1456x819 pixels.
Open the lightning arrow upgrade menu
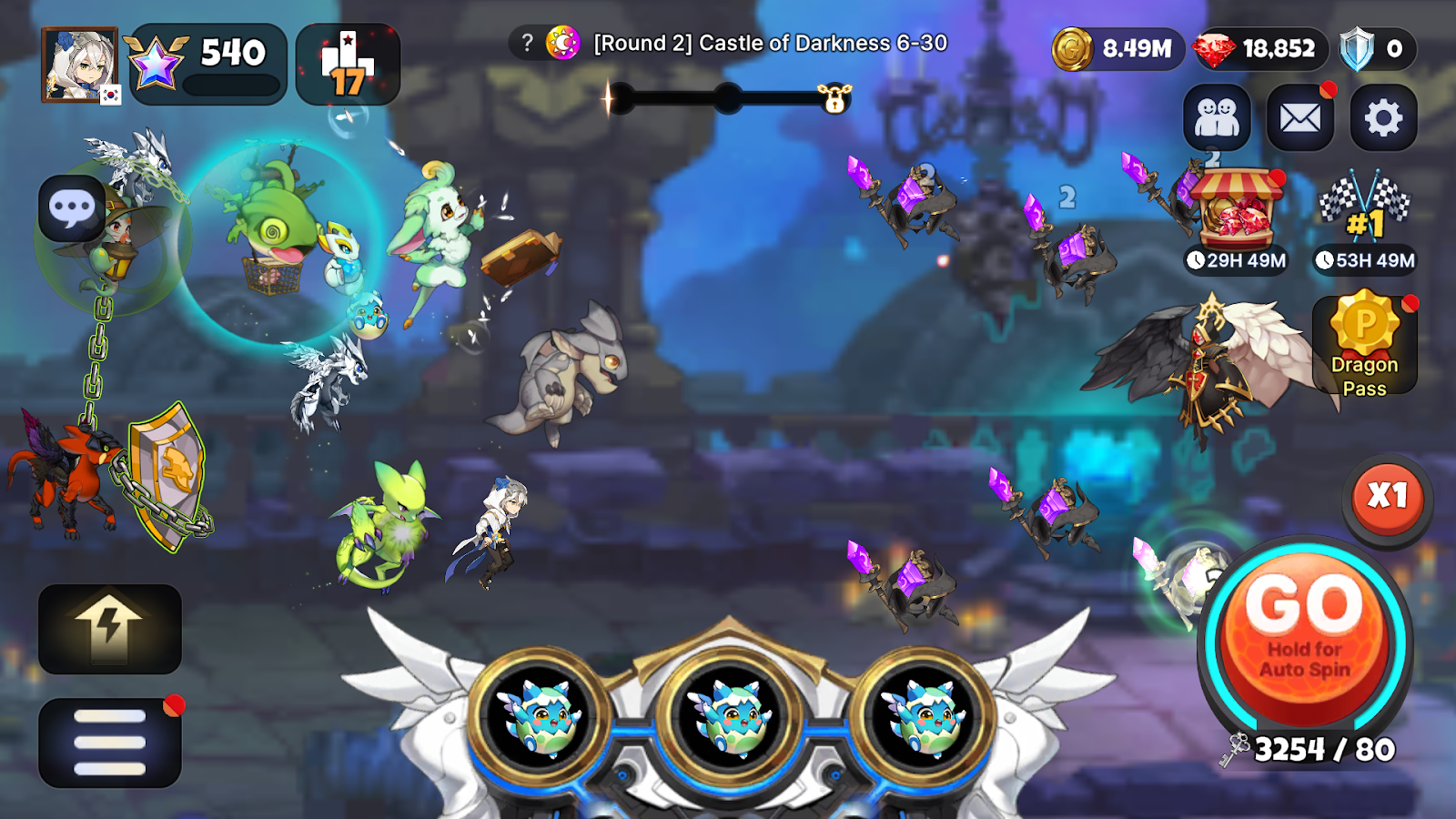click(110, 629)
